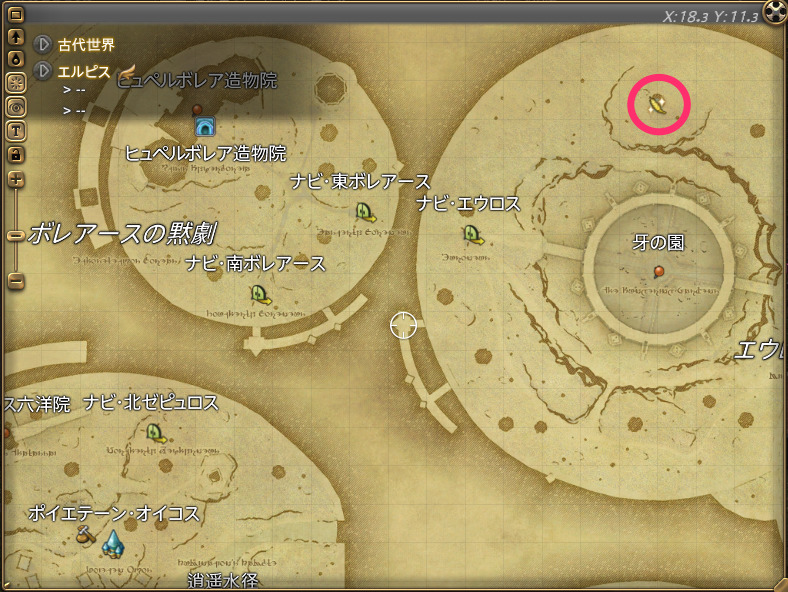Click the blue archway marker at ヒュペルボレア造物院

point(206,127)
